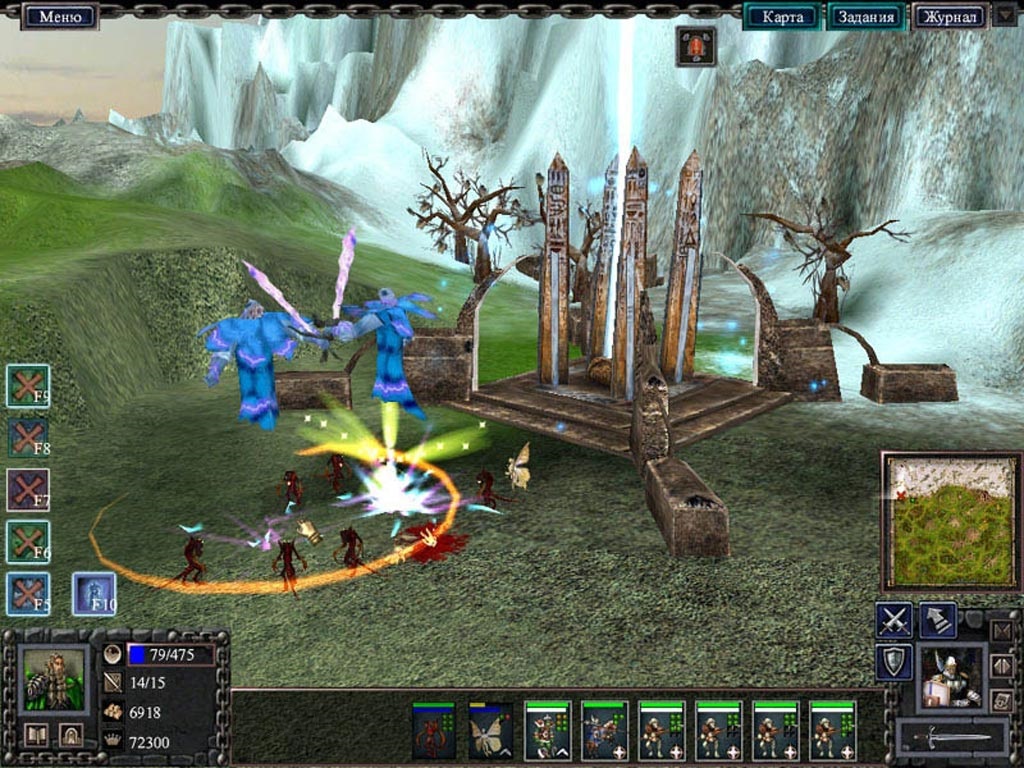Show the Задания quest list

866,16
